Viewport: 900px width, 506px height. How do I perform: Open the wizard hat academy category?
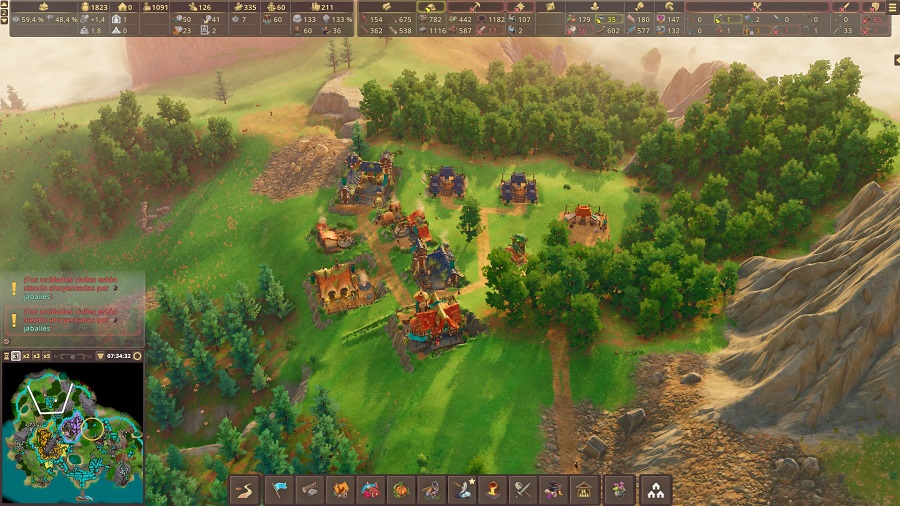pyautogui.click(x=551, y=490)
